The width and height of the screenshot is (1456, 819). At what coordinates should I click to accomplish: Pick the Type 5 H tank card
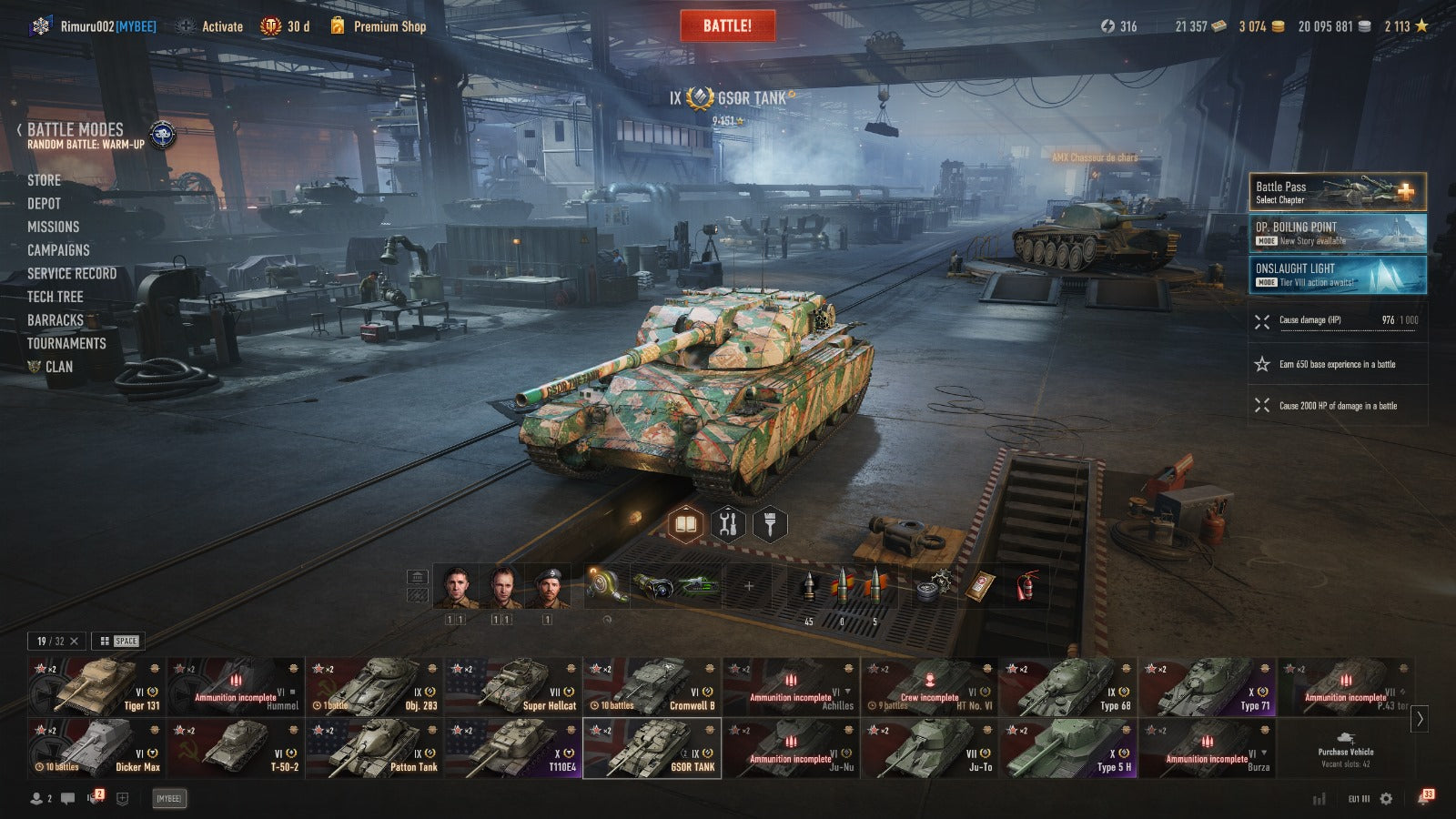pyautogui.click(x=1067, y=748)
